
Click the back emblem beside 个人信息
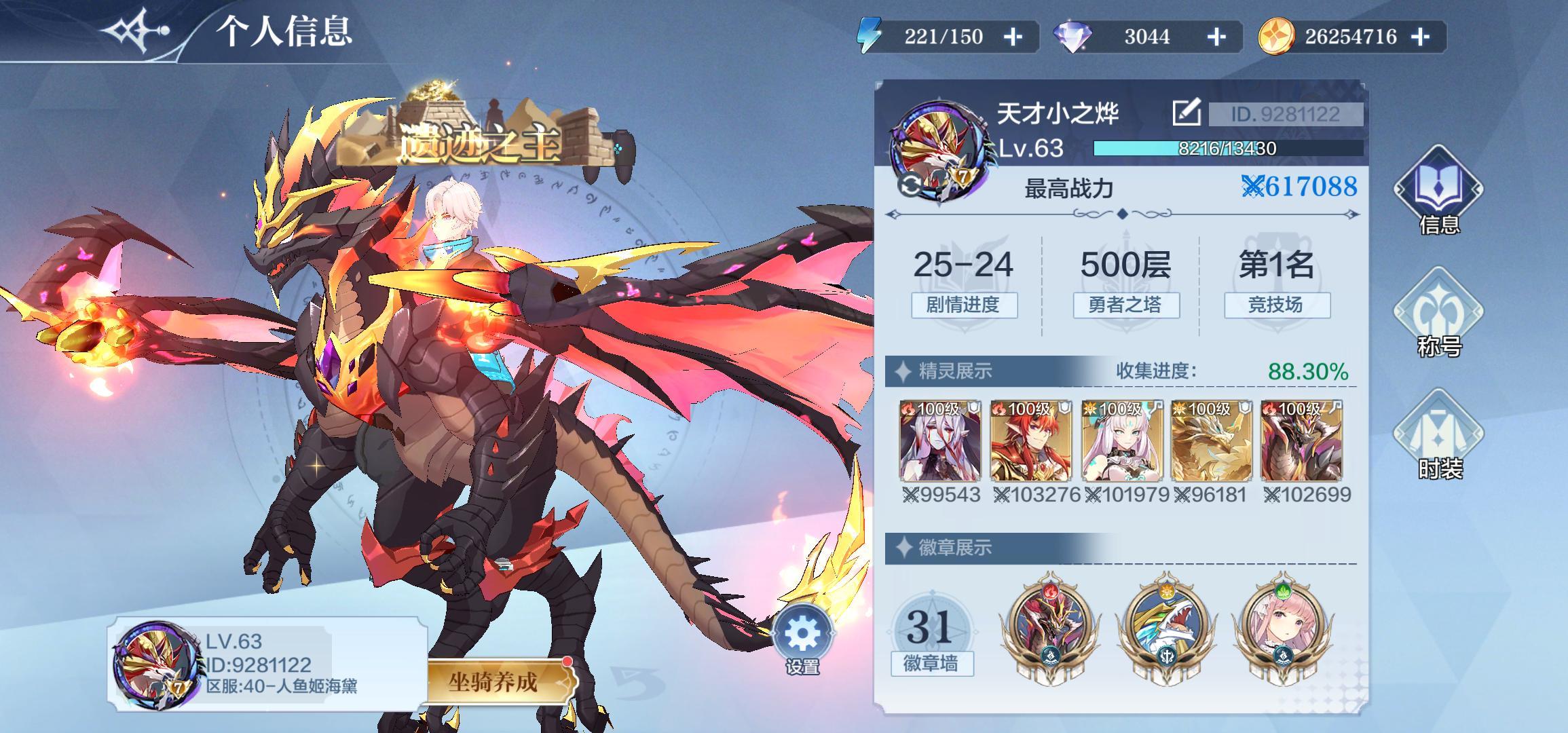click(x=133, y=31)
